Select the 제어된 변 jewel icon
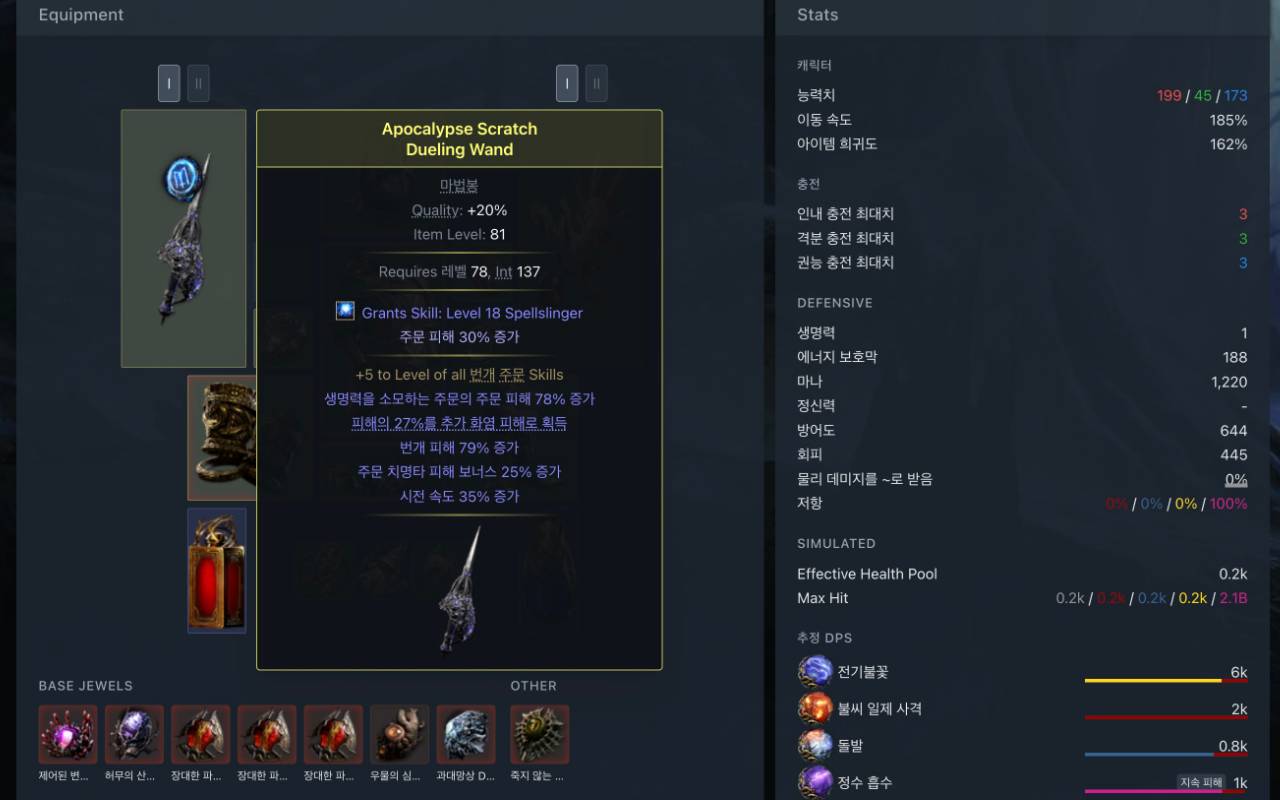Viewport: 1280px width, 800px height. coord(67,733)
